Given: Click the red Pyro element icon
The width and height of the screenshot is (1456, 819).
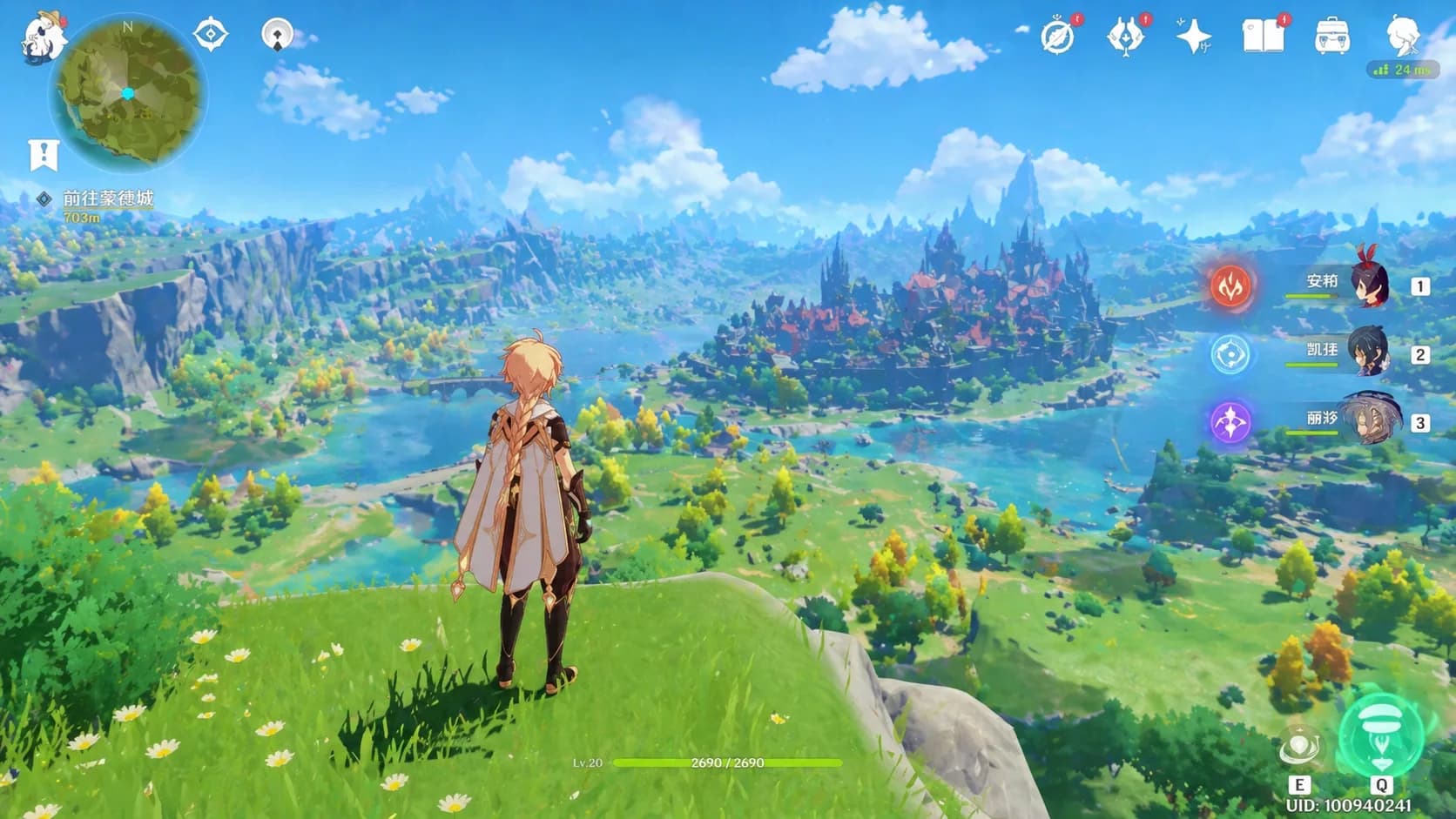Looking at the screenshot, I should pyautogui.click(x=1230, y=285).
